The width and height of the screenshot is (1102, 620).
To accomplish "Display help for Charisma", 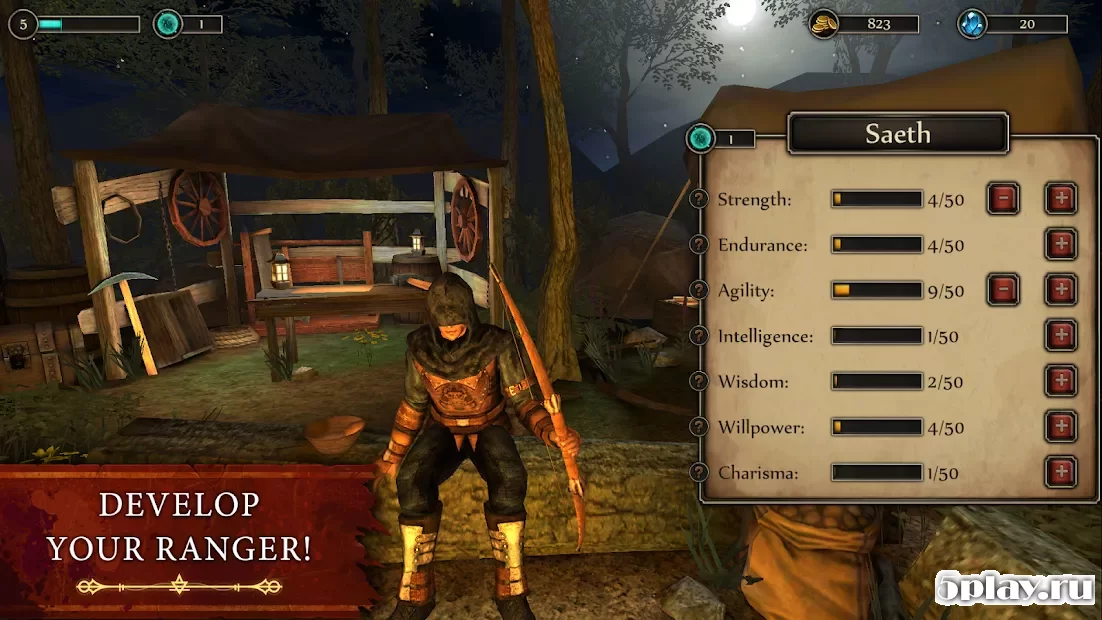I will click(700, 472).
